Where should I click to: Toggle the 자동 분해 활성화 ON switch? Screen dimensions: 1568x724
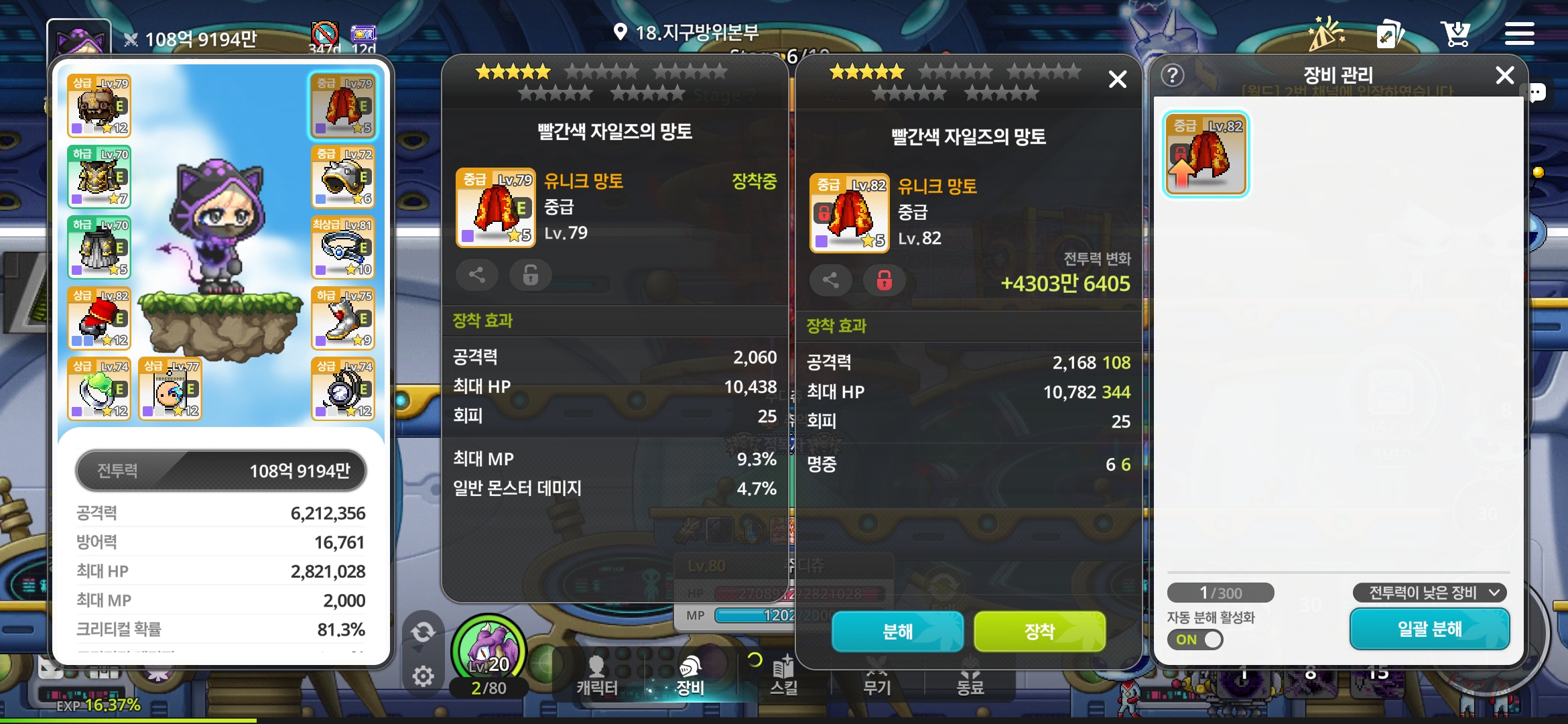click(1195, 640)
